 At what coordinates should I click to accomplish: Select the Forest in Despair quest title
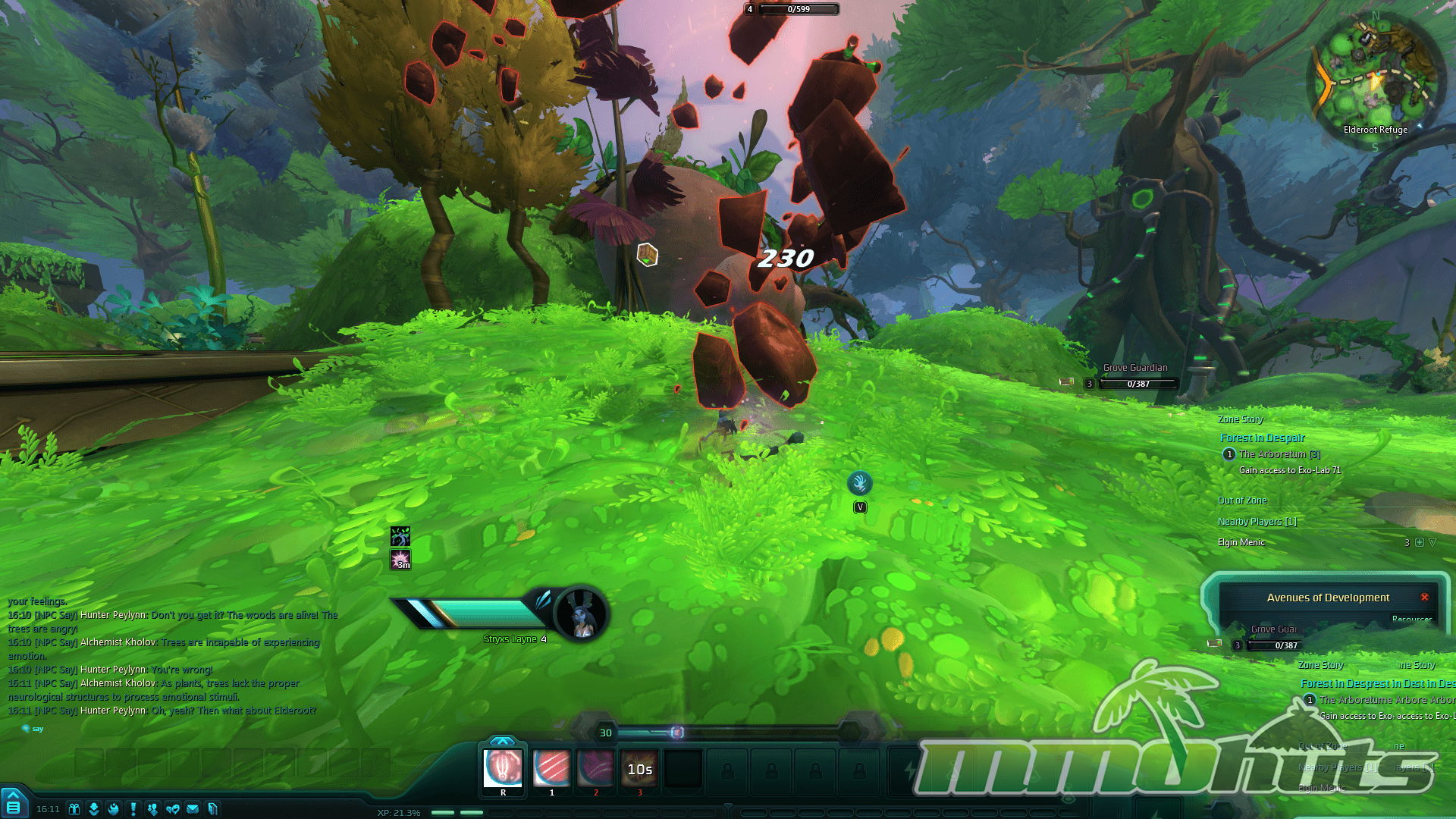coord(1262,438)
